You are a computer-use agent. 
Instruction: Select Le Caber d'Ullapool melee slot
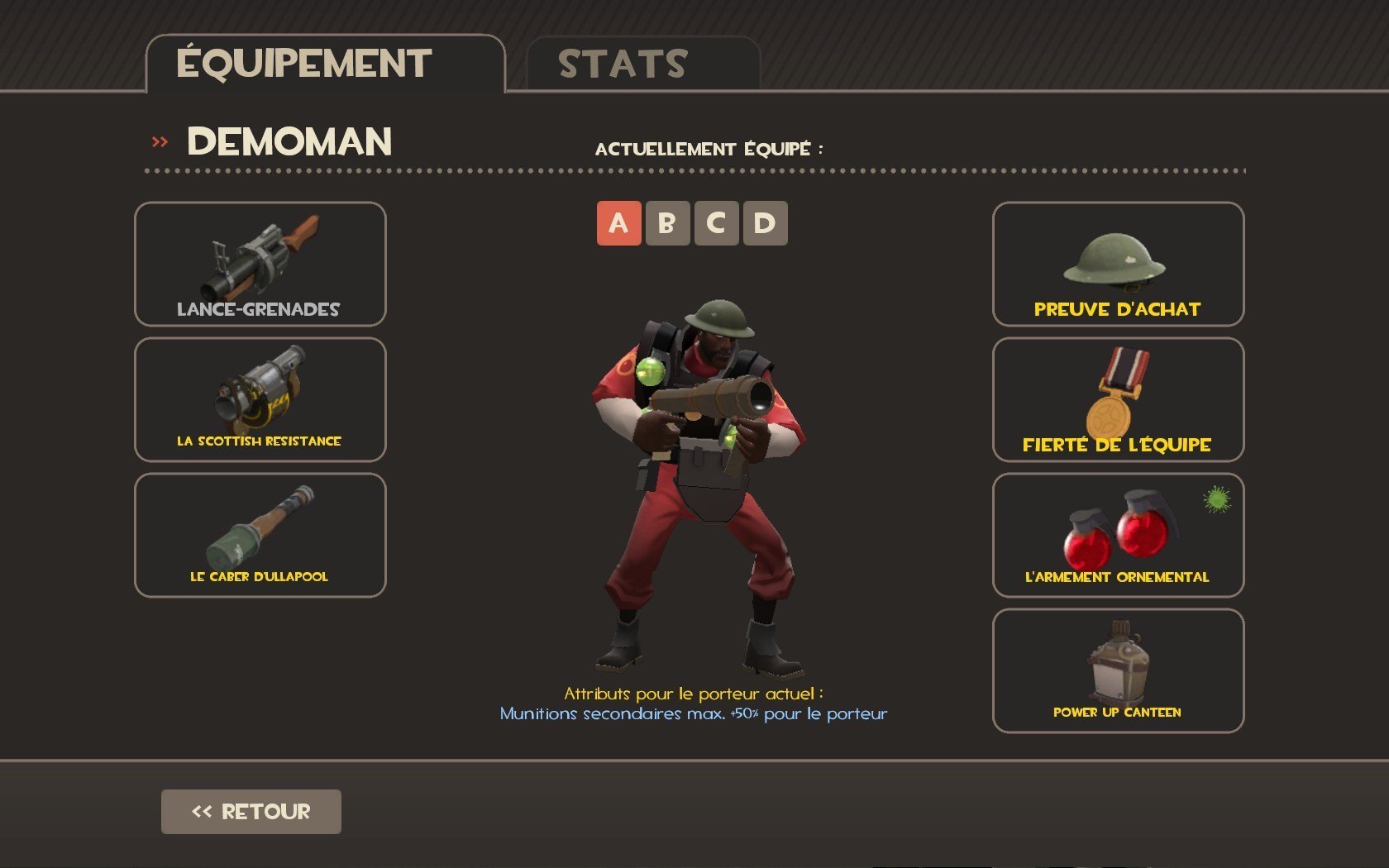click(260, 535)
